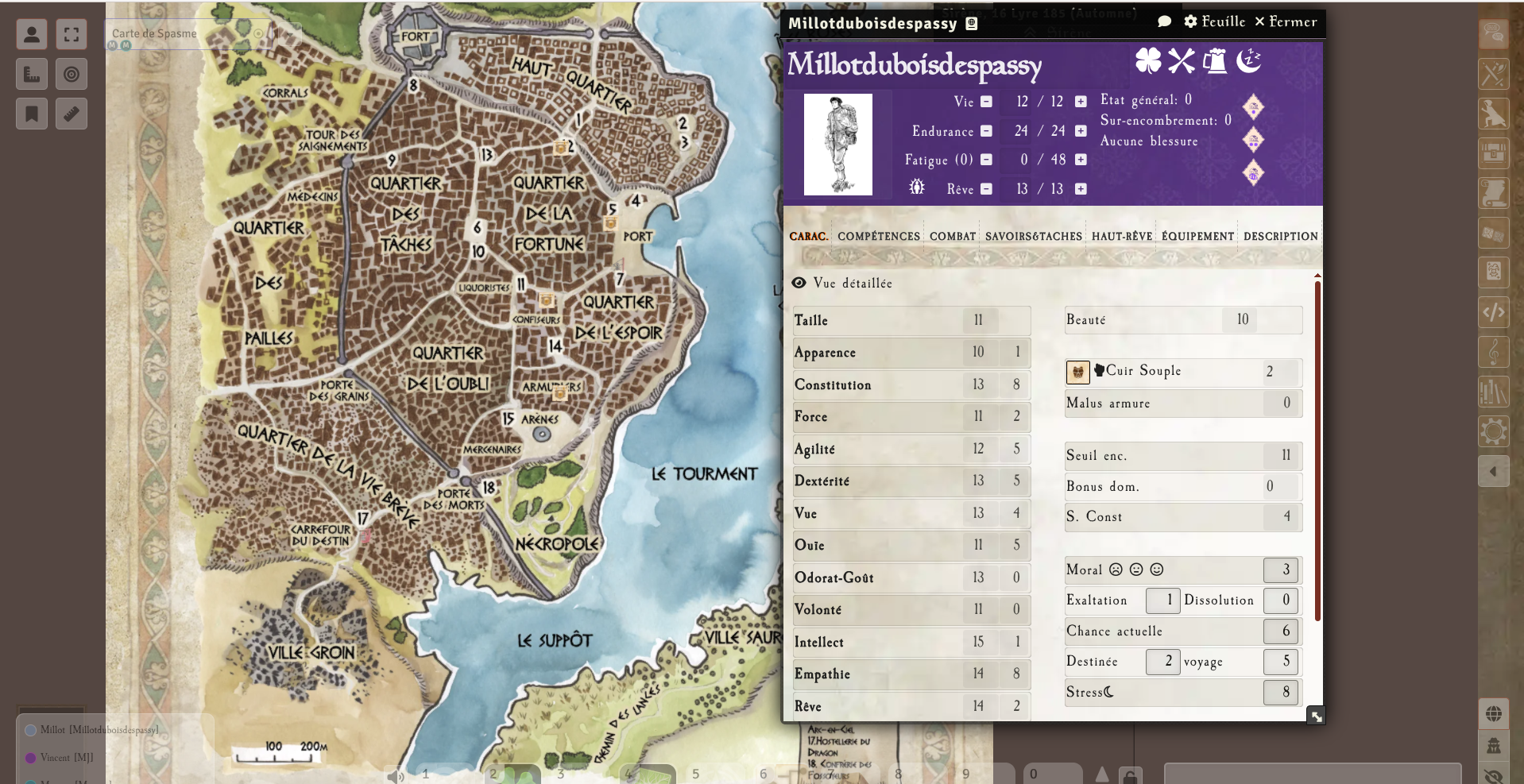
Task: Increase Fatigue with the plus button
Action: (x=1081, y=160)
